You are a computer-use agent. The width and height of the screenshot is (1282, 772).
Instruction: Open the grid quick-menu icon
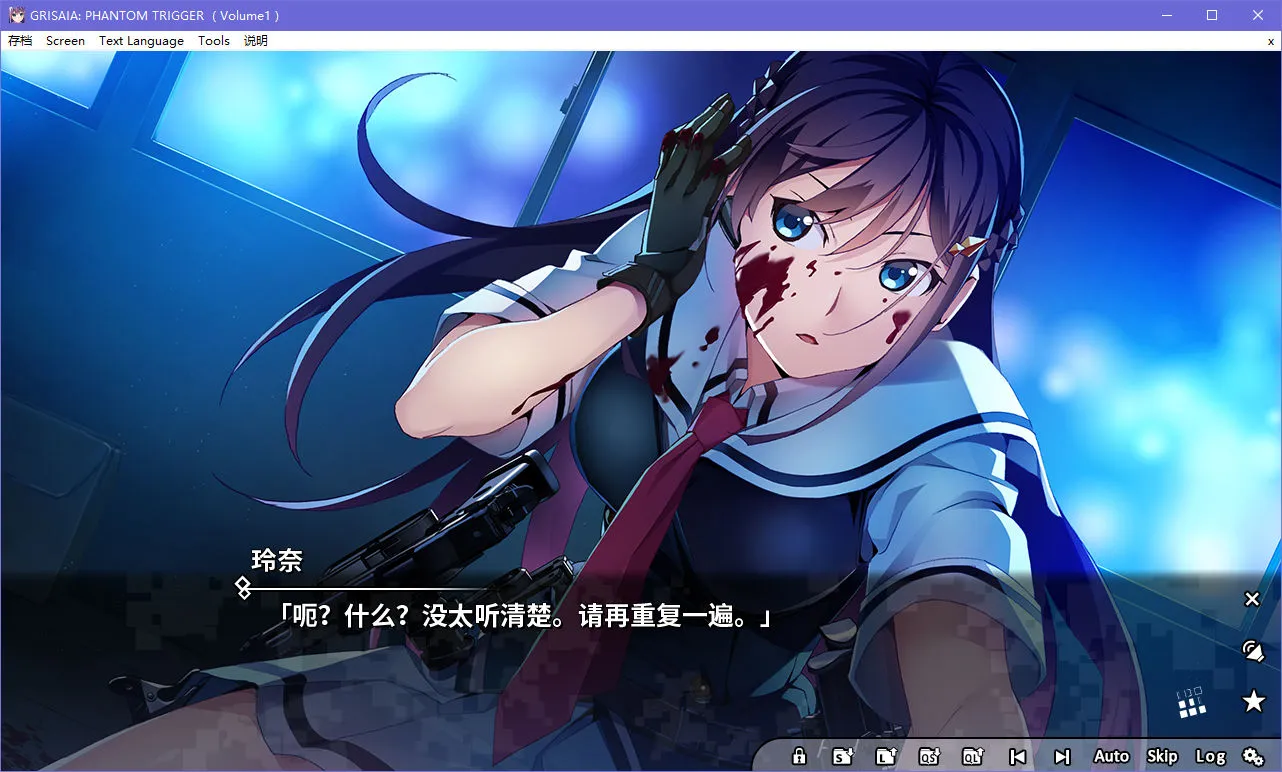[x=1190, y=703]
